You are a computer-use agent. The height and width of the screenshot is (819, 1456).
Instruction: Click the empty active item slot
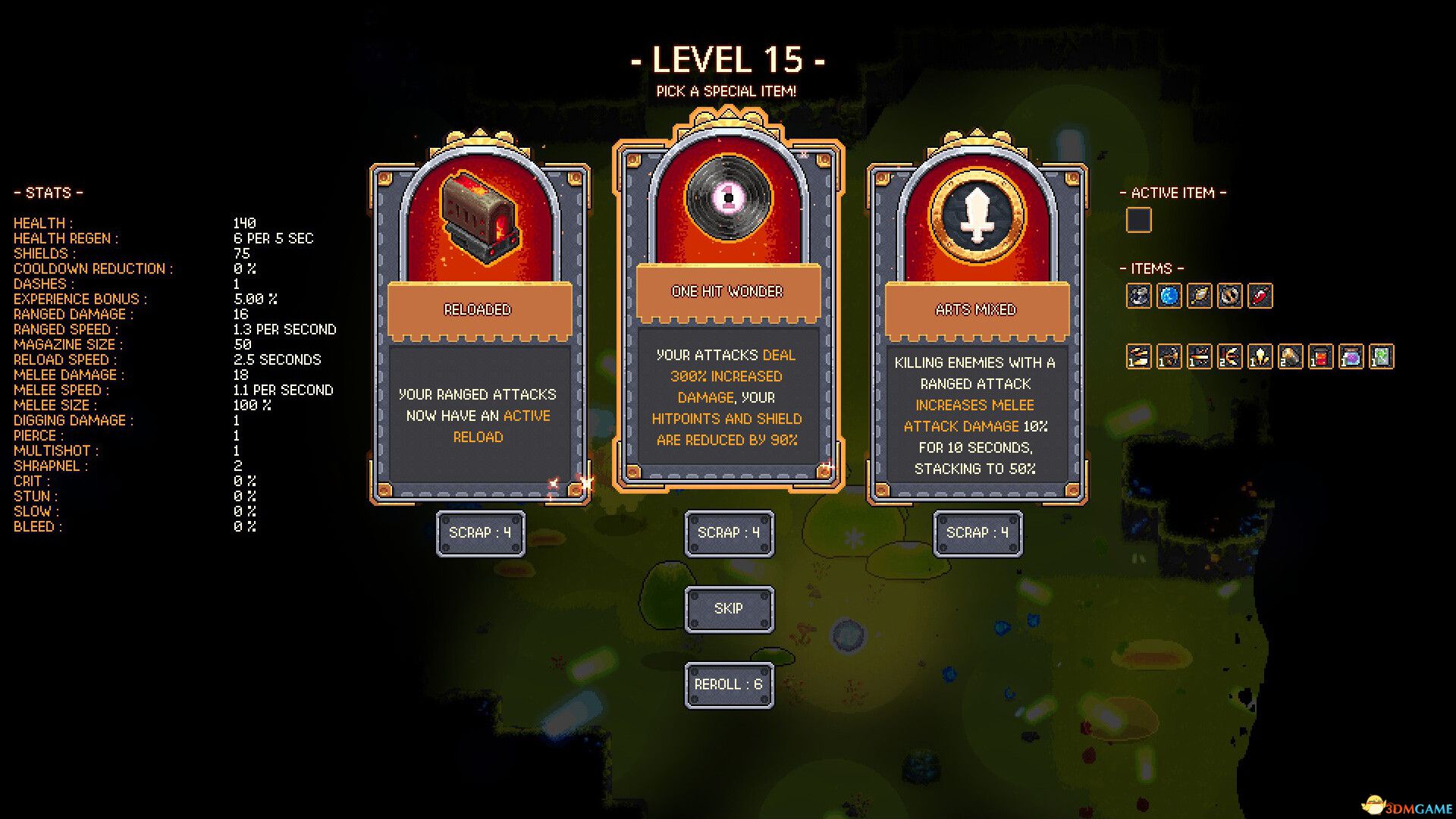pyautogui.click(x=1138, y=221)
